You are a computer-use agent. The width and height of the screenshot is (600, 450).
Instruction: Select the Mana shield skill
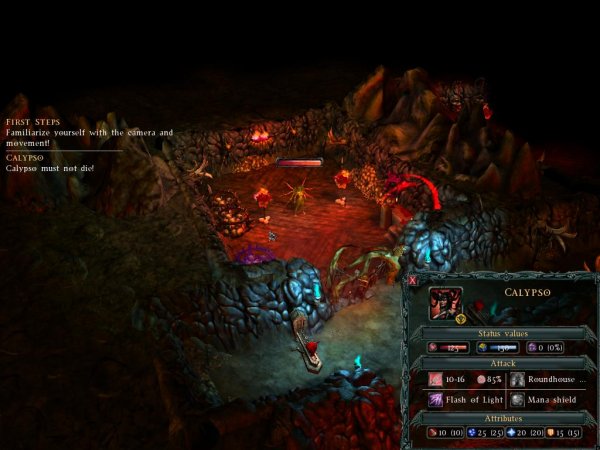(x=518, y=398)
